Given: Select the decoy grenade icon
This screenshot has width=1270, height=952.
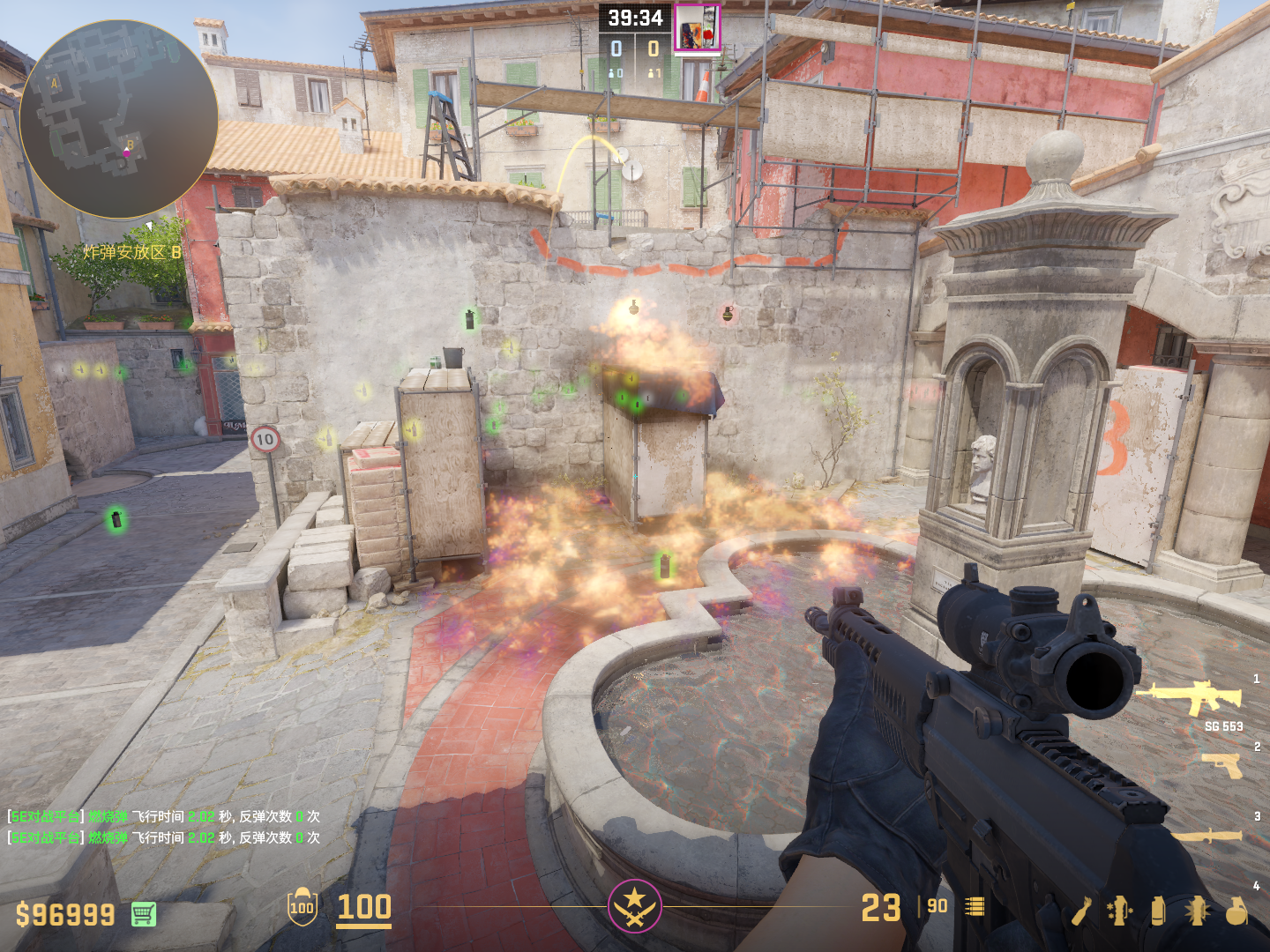Looking at the screenshot, I should 1120,911.
